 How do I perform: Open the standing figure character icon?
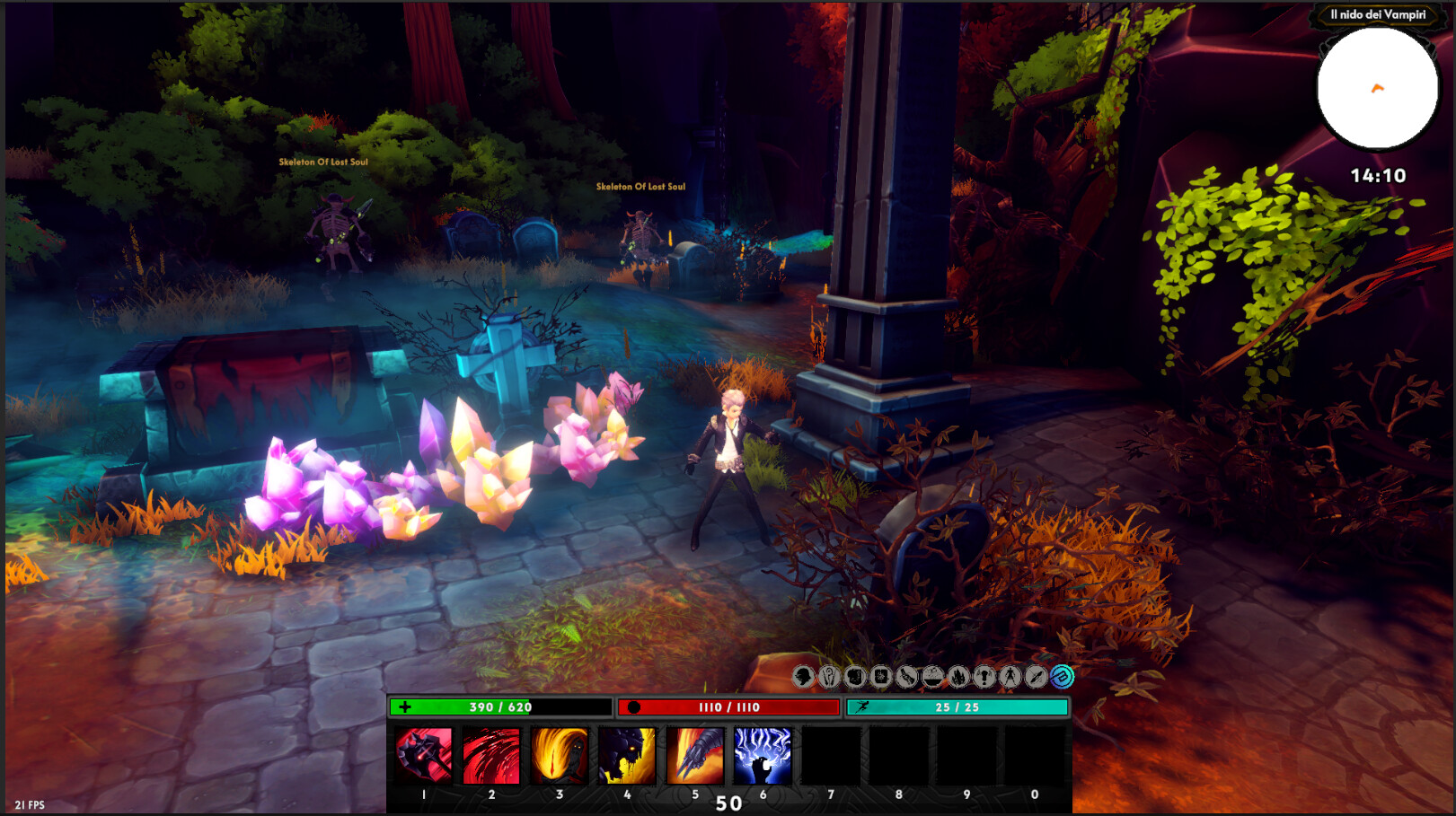[1010, 676]
